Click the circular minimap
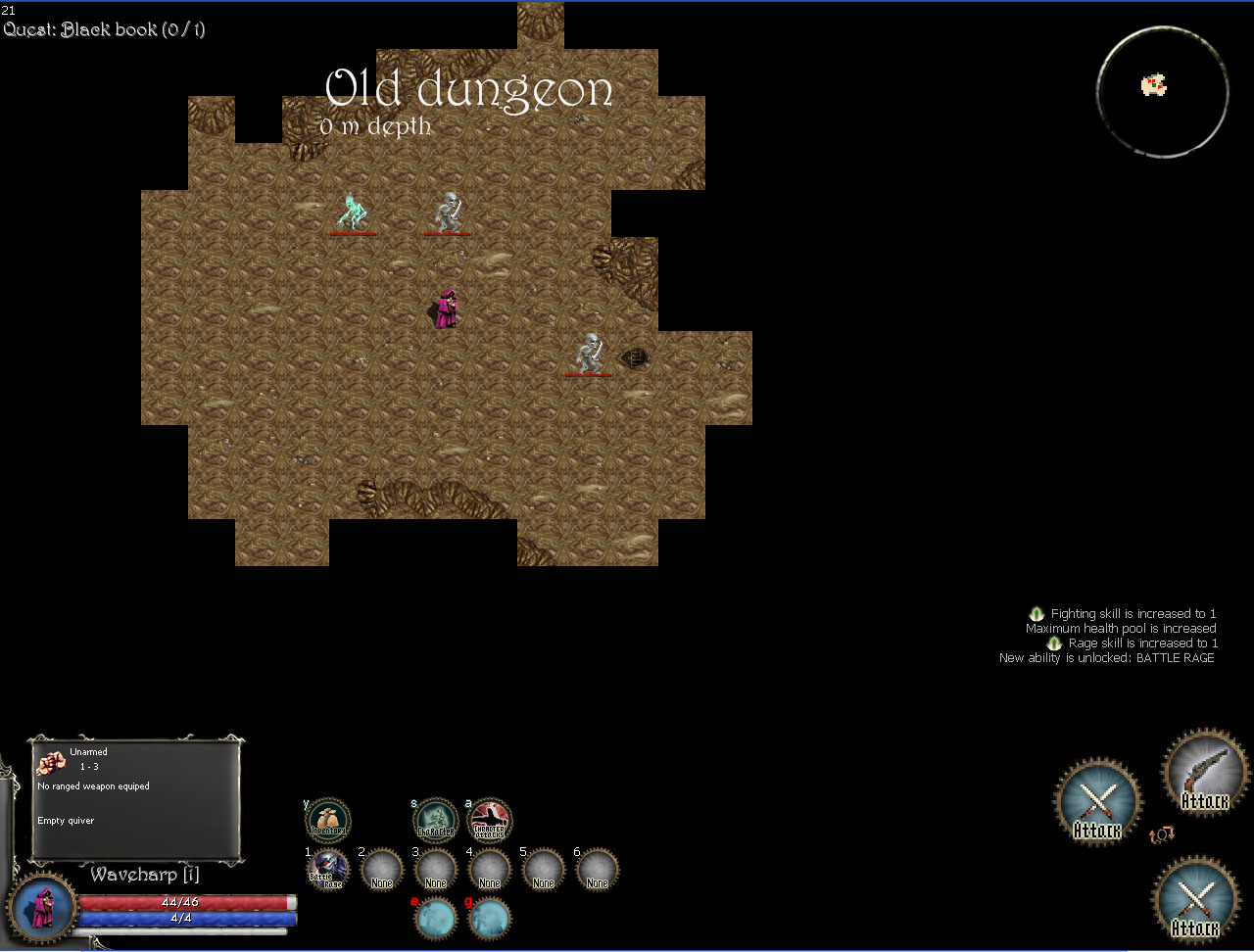Viewport: 1254px width, 952px height. (x=1161, y=91)
